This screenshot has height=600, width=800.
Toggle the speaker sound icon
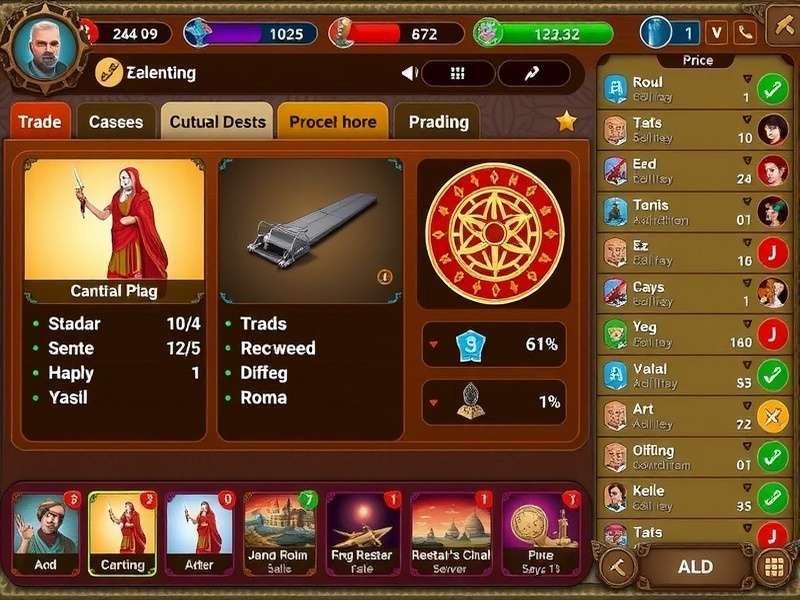[408, 73]
